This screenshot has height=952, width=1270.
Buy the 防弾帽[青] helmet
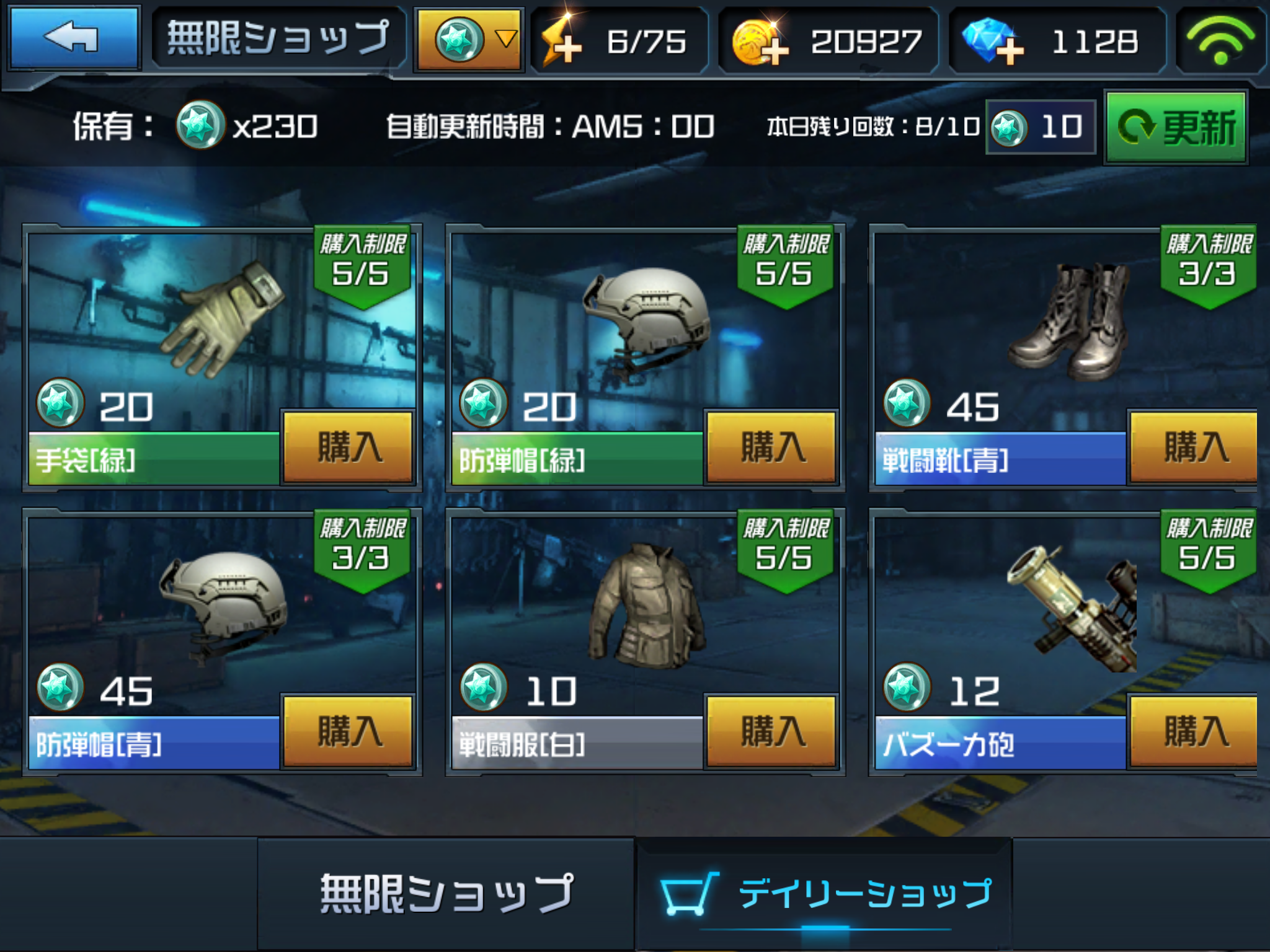[349, 731]
